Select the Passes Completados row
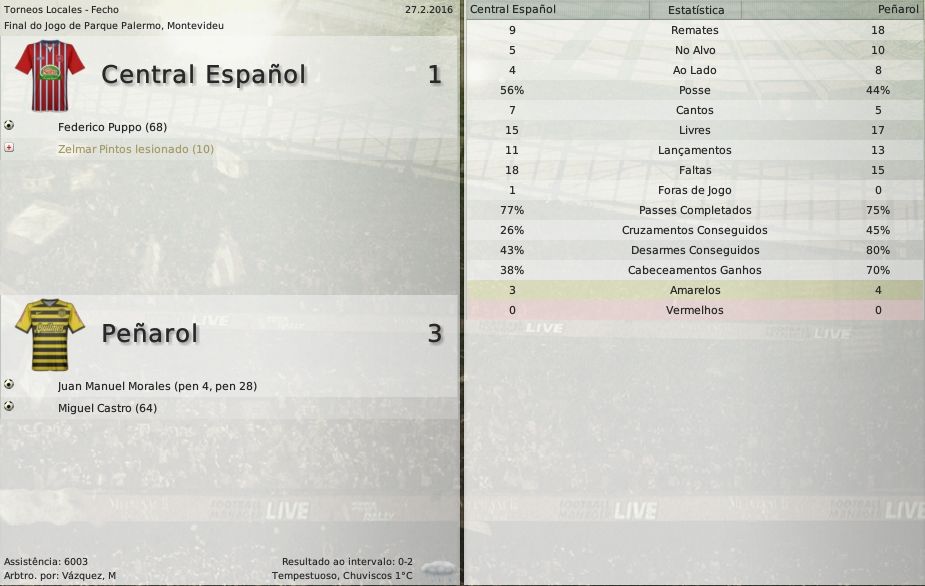 (694, 210)
